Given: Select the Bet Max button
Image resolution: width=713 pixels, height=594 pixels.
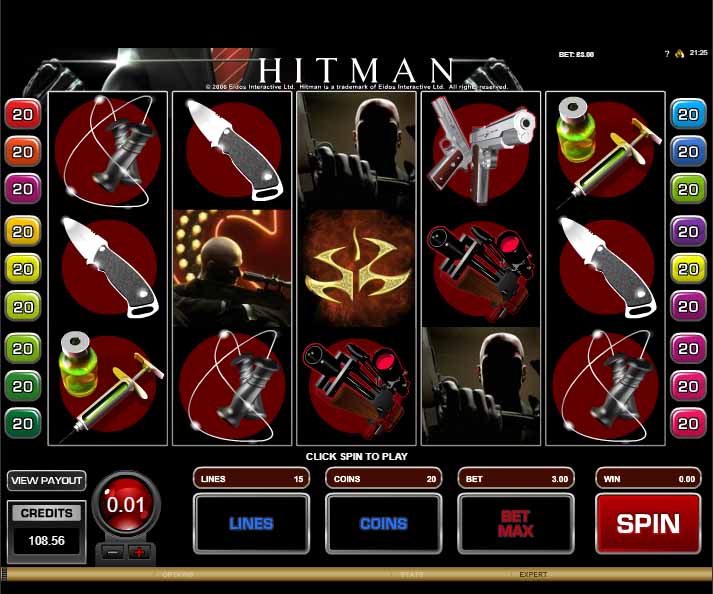Looking at the screenshot, I should pyautogui.click(x=515, y=523).
